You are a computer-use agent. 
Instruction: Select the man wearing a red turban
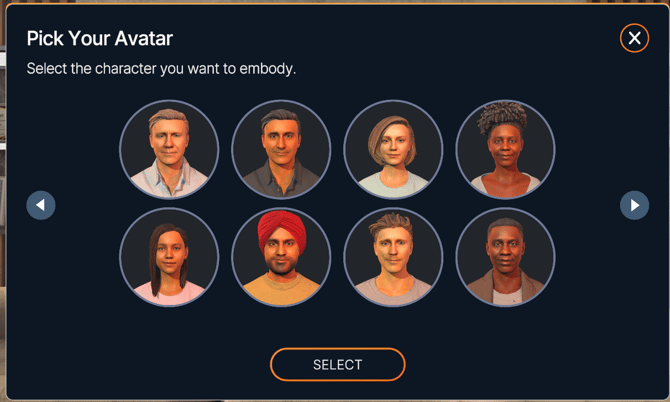click(281, 258)
